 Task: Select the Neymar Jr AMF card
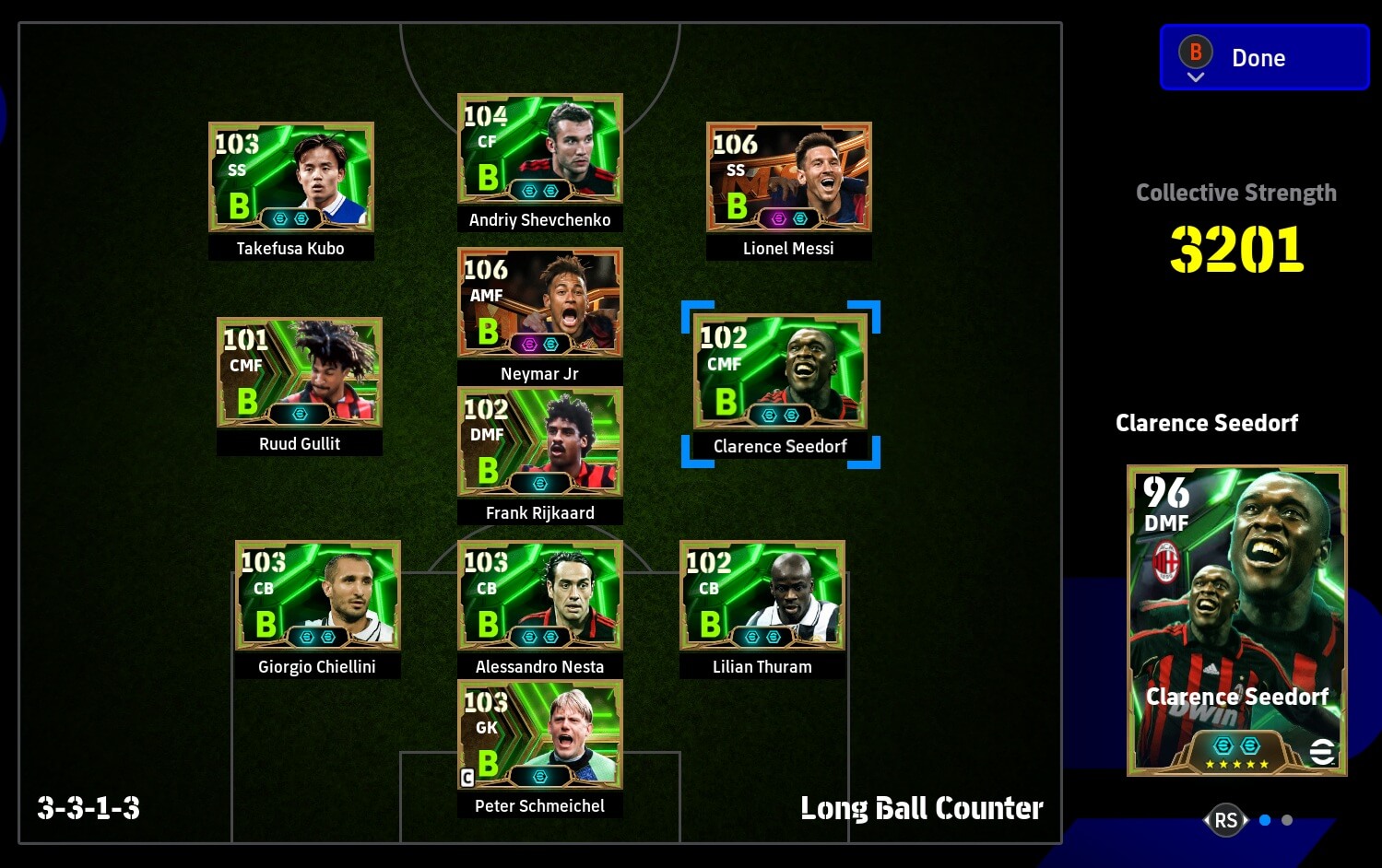pyautogui.click(x=540, y=302)
